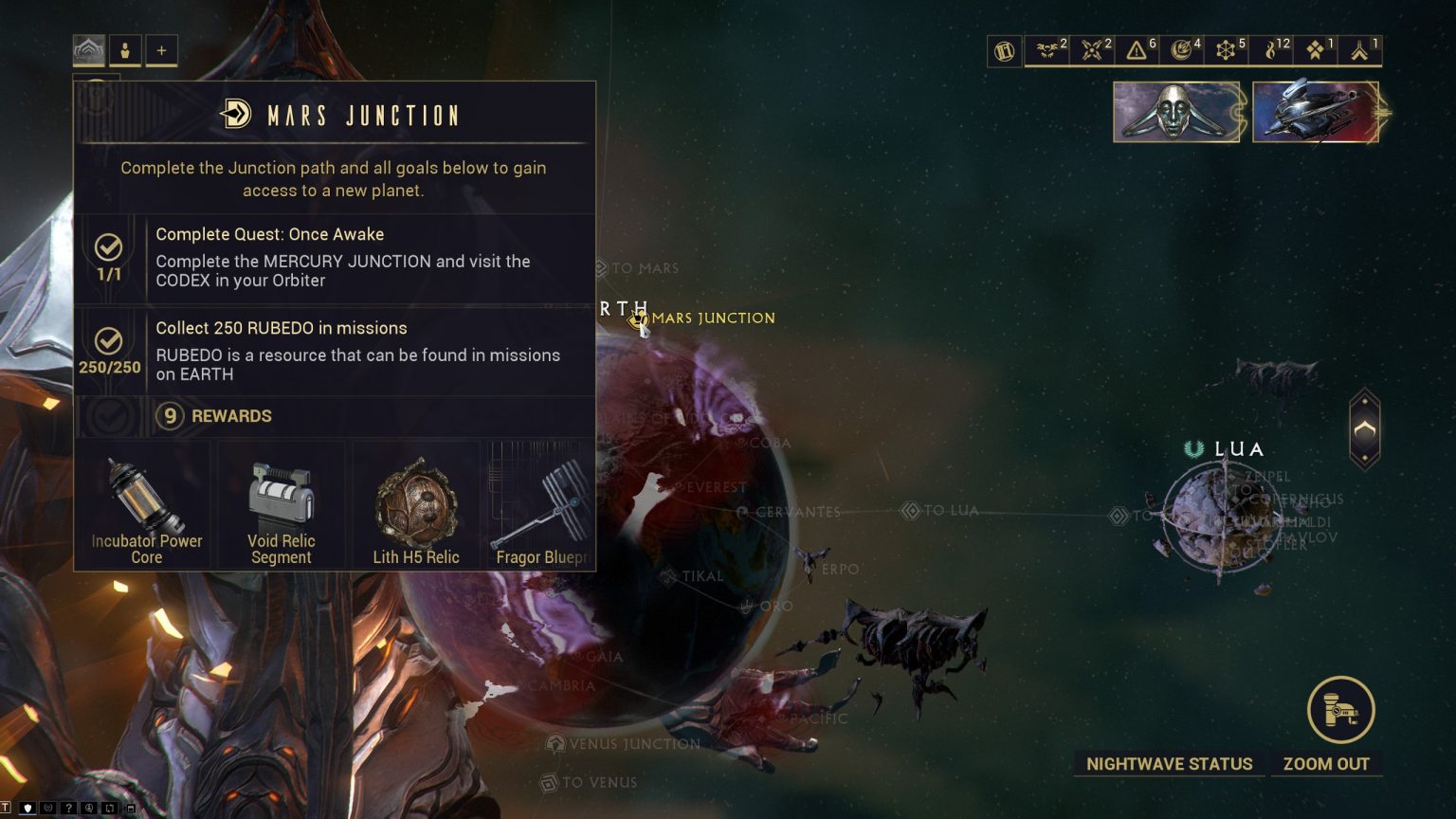Click the plus tab near the avatar tabs
1456x819 pixels.
[160, 51]
